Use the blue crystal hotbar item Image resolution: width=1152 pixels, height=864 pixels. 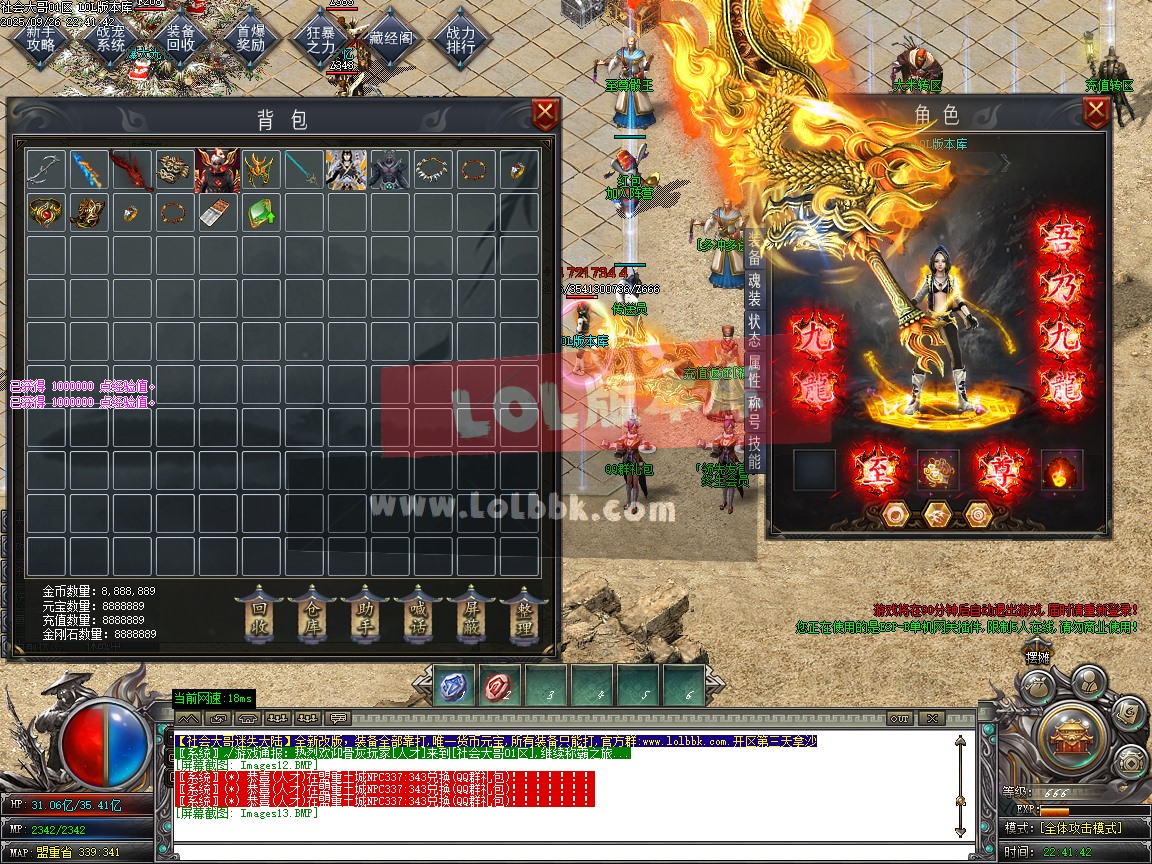click(x=455, y=687)
